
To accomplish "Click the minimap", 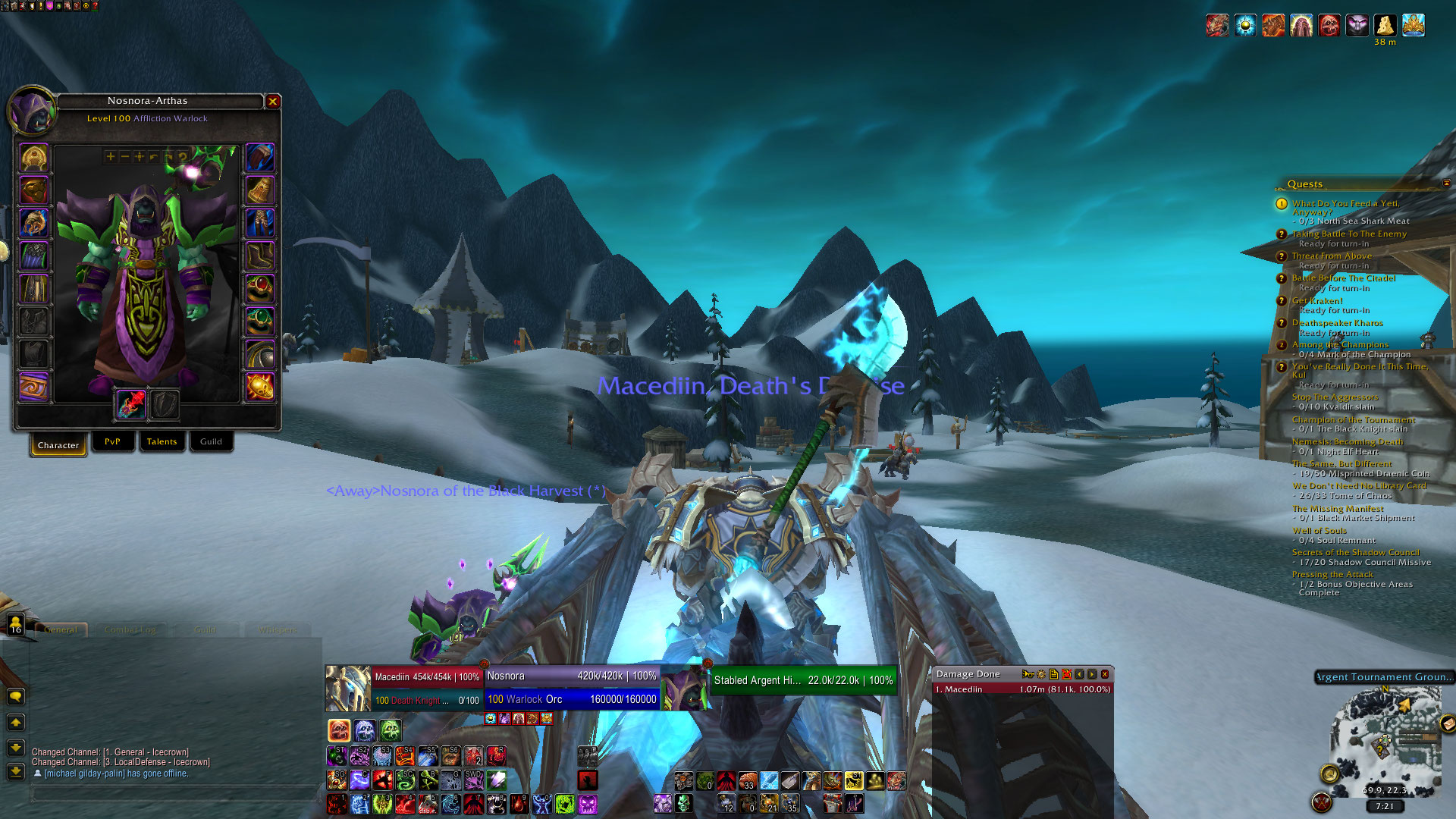I will (1385, 739).
